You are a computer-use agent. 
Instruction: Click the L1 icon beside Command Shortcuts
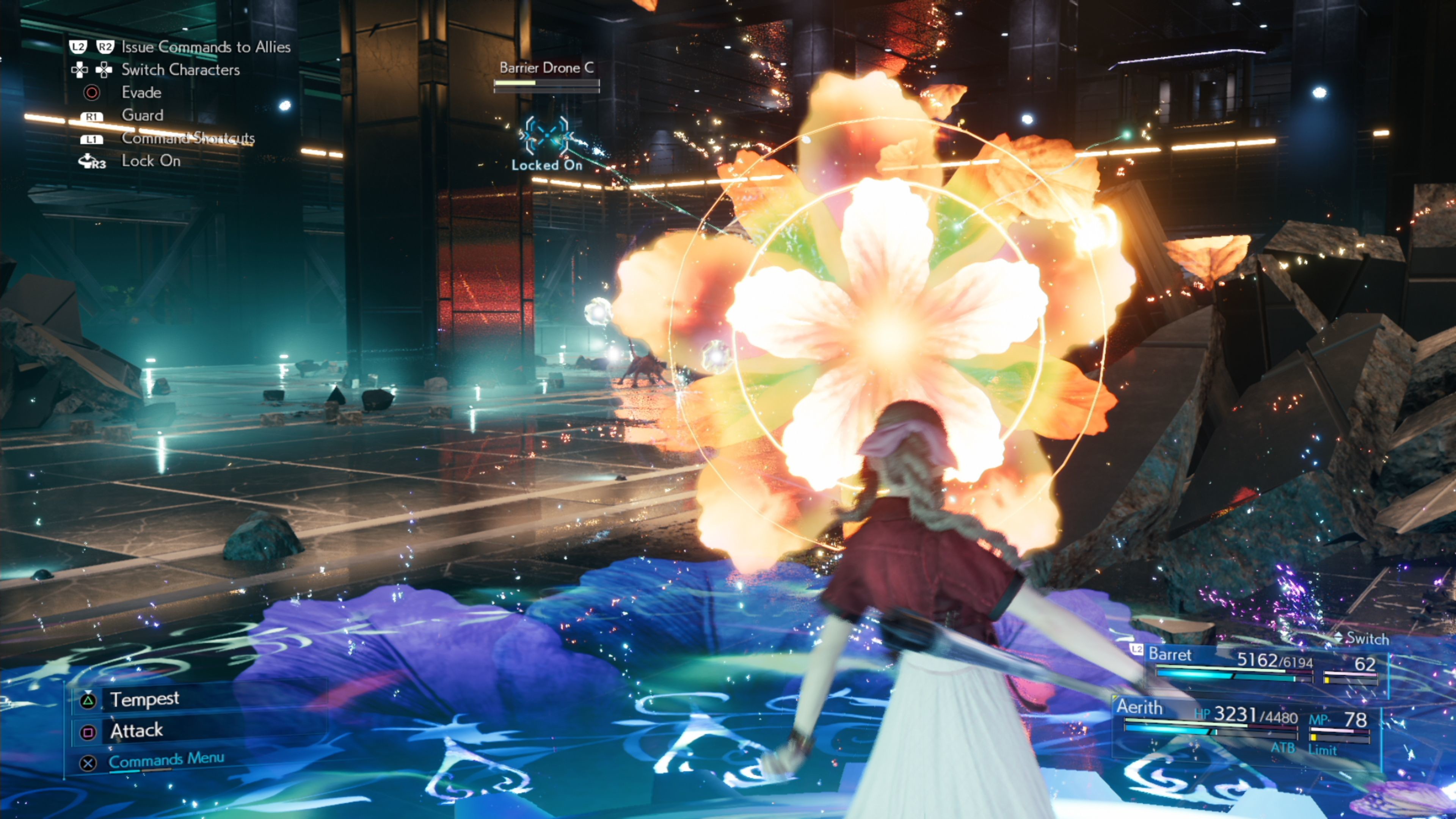91,140
